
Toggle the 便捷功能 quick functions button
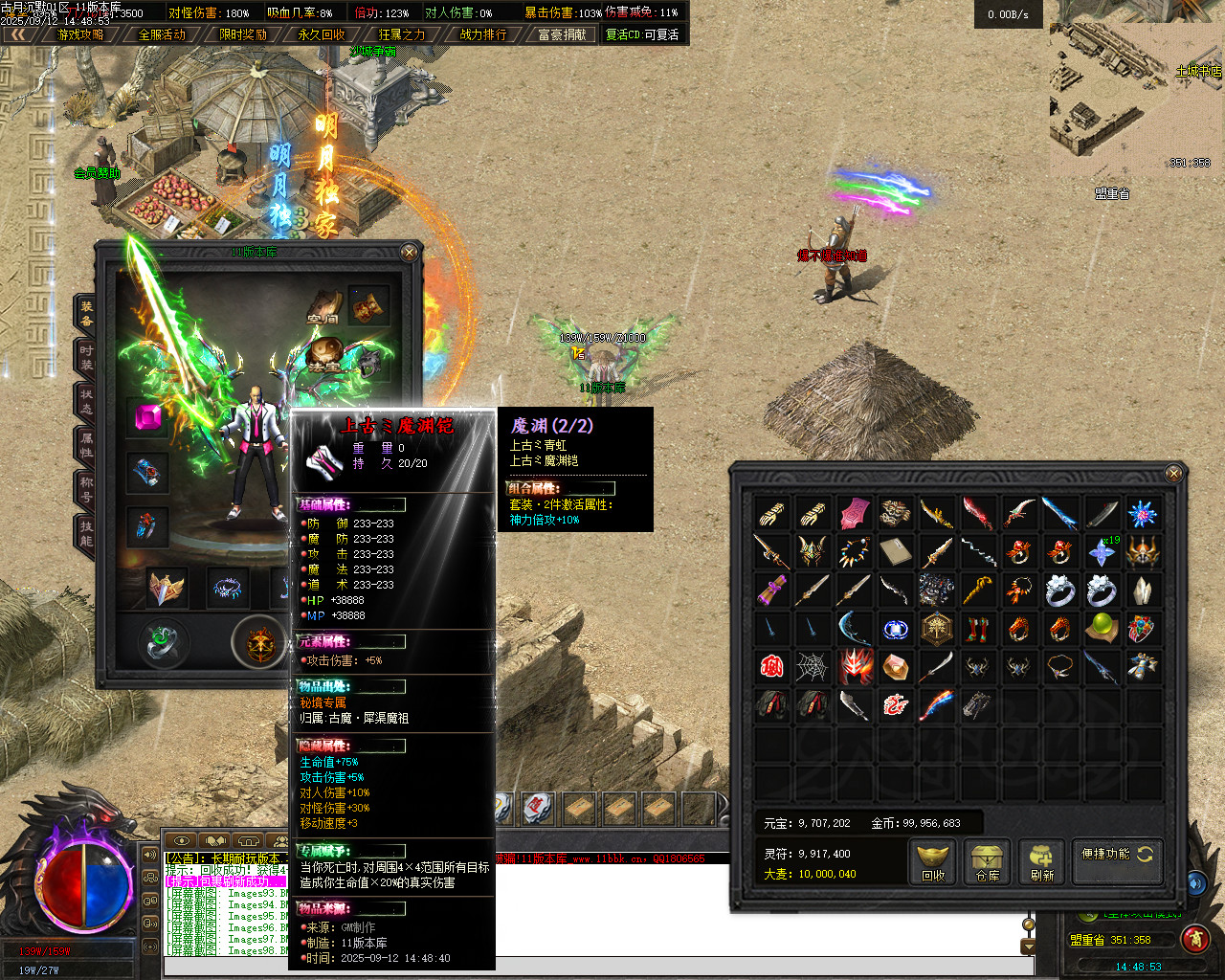1117,854
